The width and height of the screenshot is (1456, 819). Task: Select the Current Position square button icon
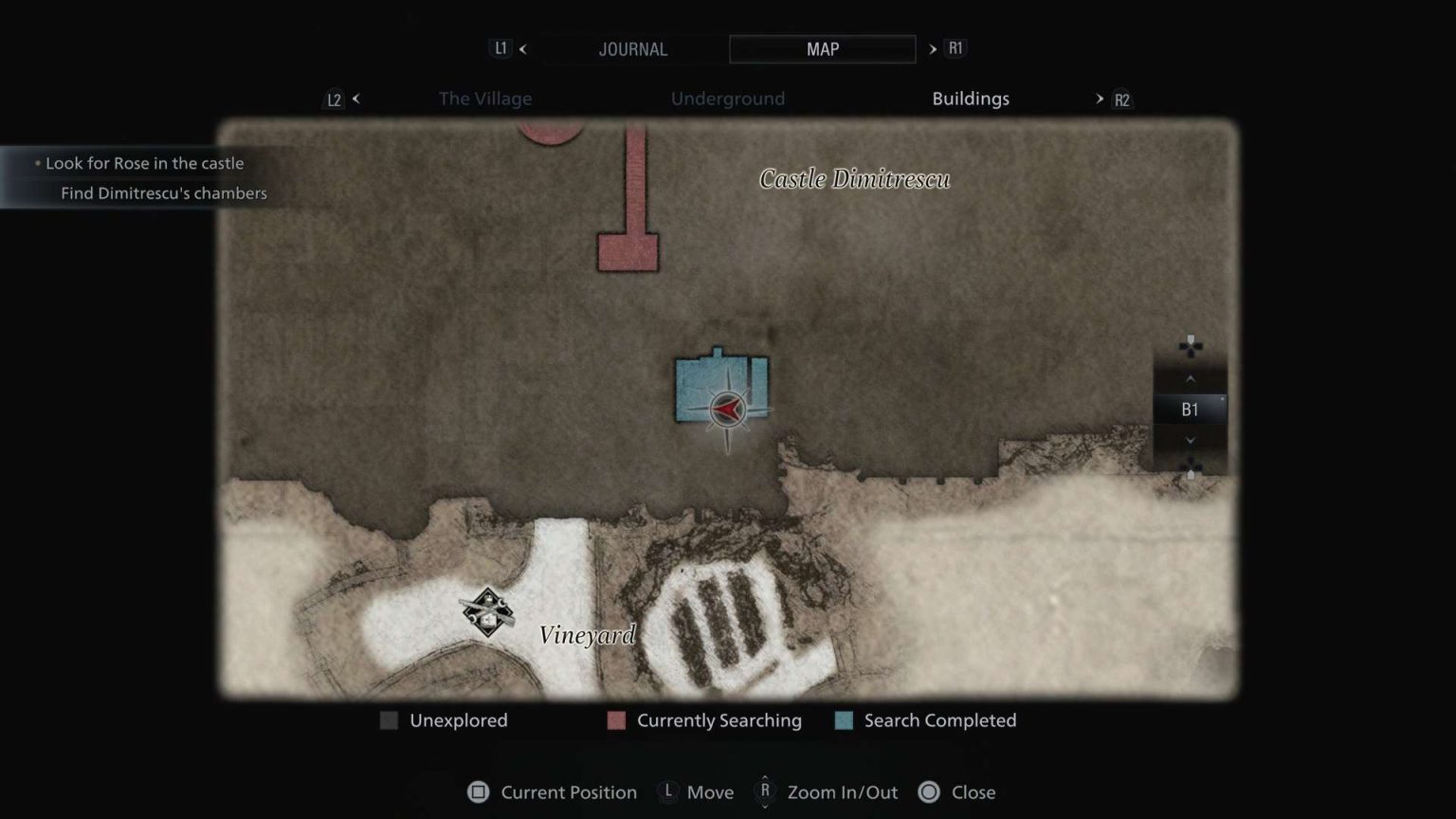[479, 792]
